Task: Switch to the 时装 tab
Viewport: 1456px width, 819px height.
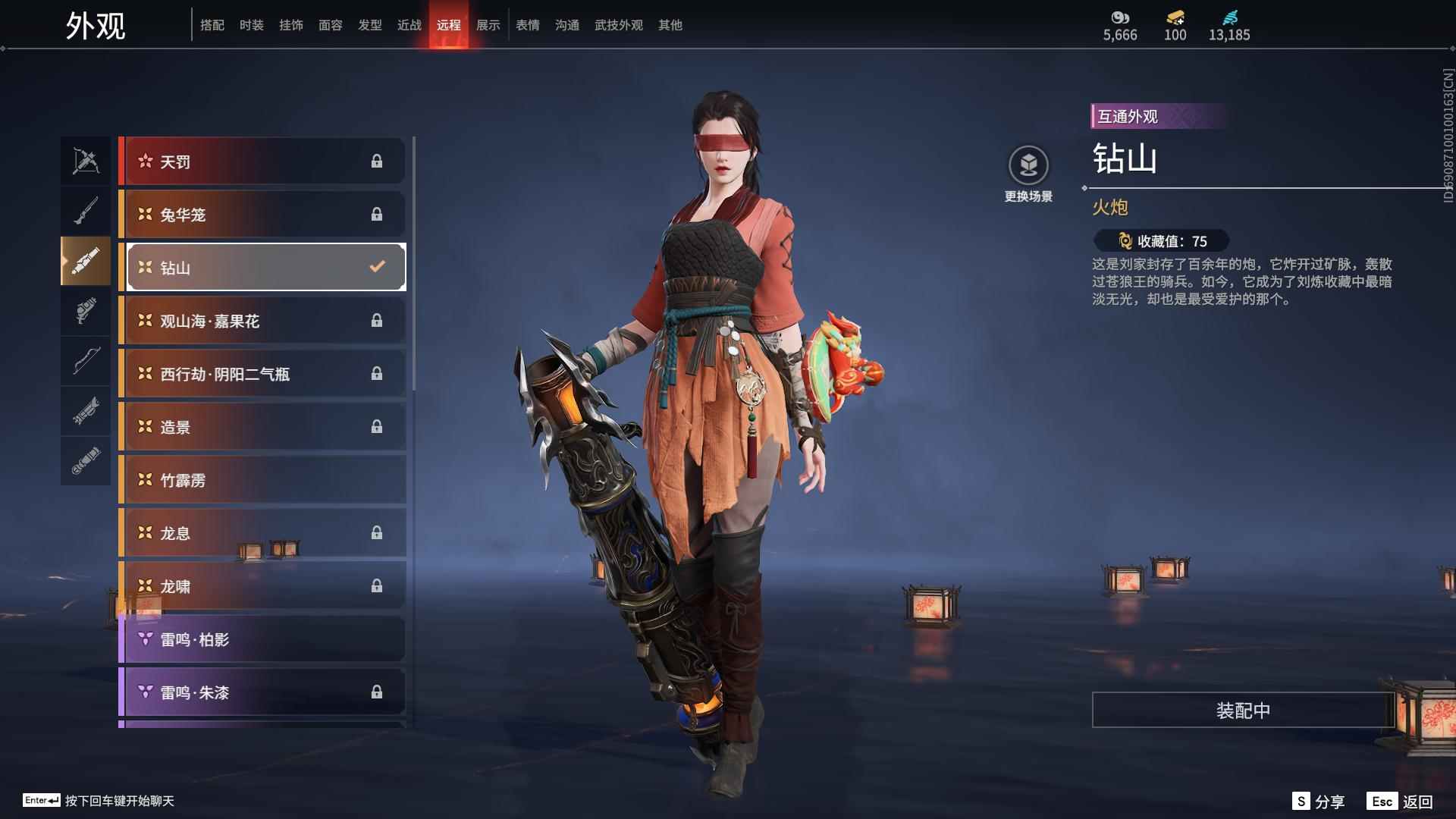Action: tap(251, 25)
